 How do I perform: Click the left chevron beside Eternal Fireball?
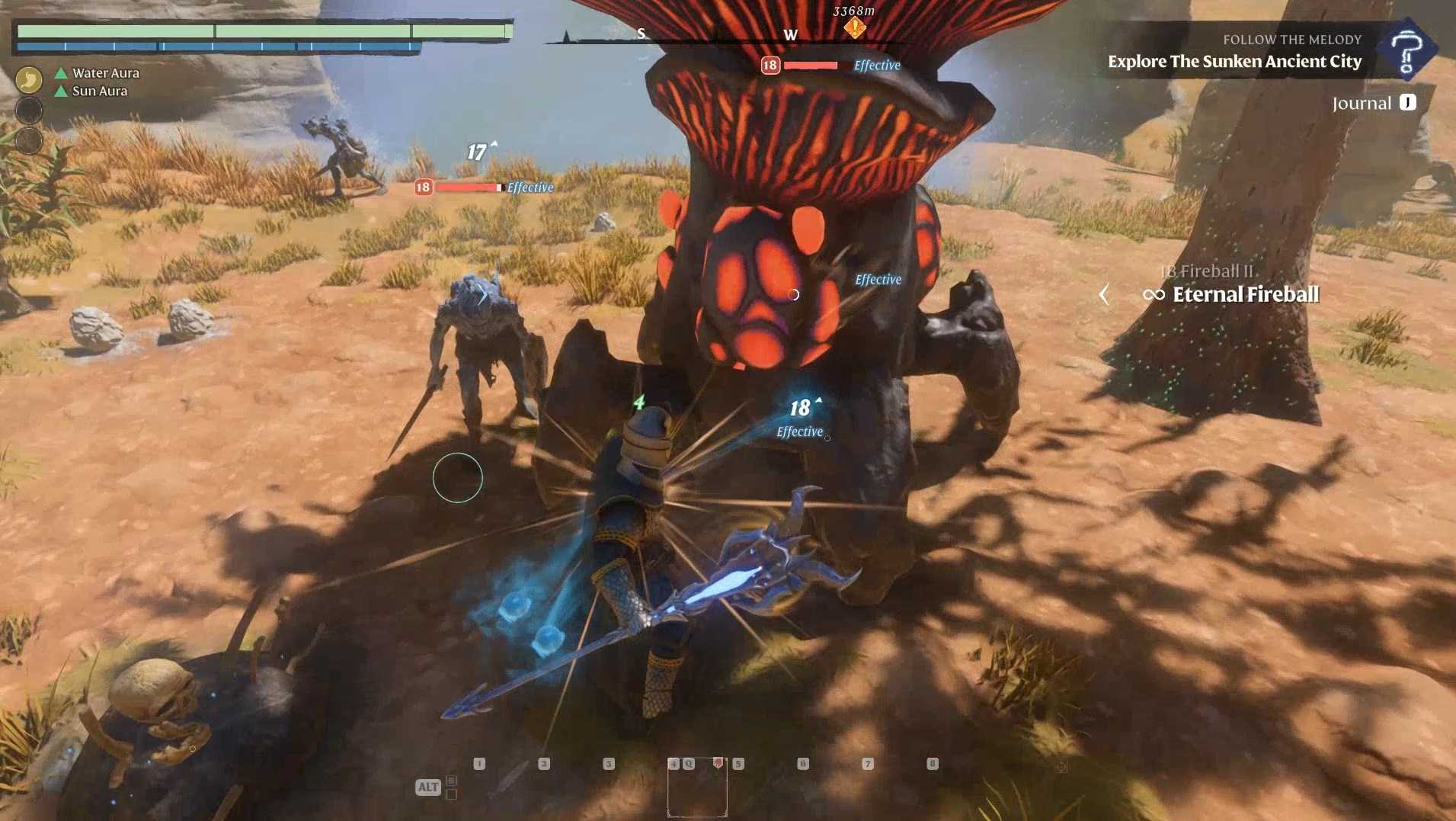(1106, 295)
